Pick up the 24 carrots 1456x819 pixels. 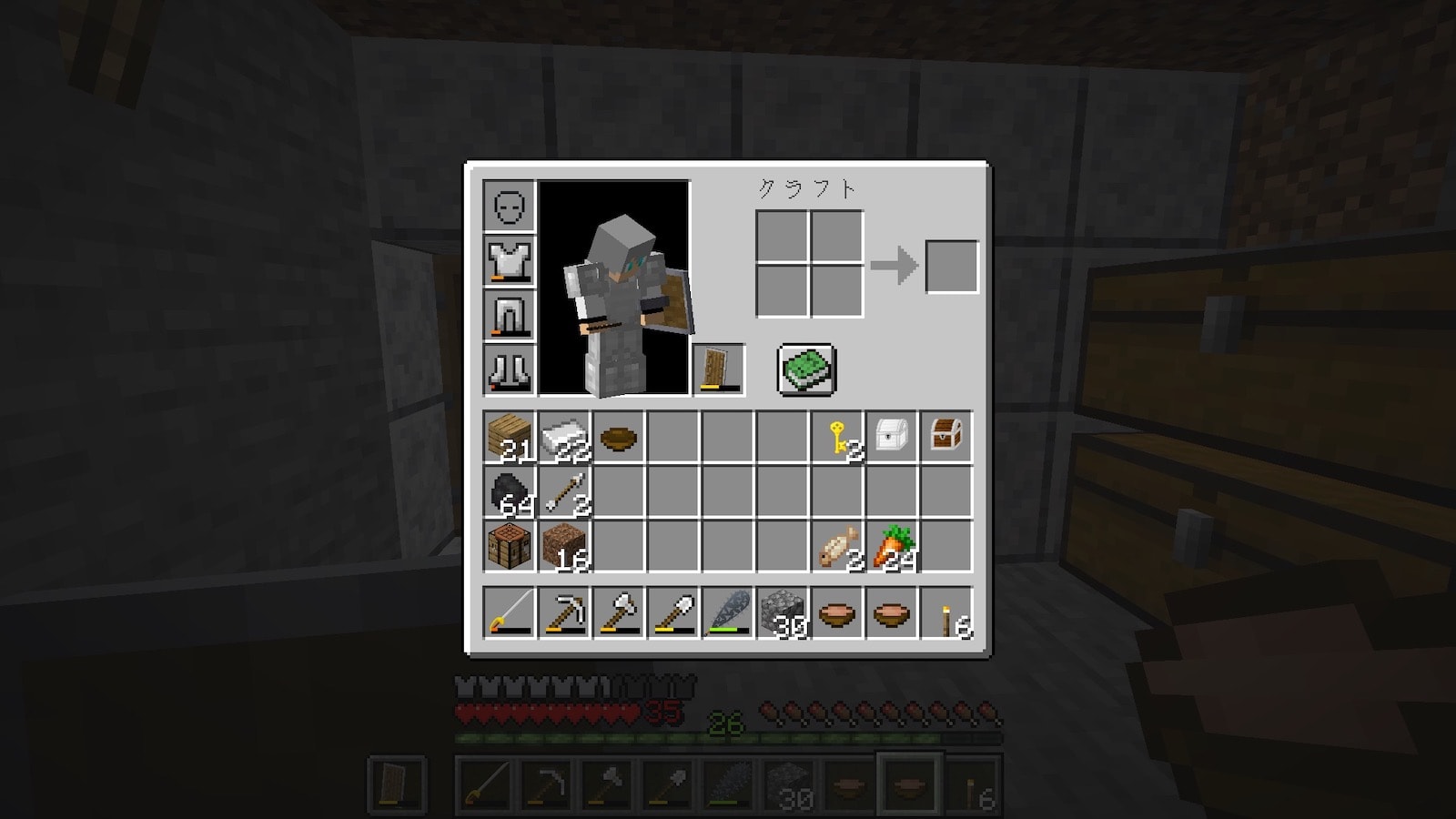pos(892,547)
